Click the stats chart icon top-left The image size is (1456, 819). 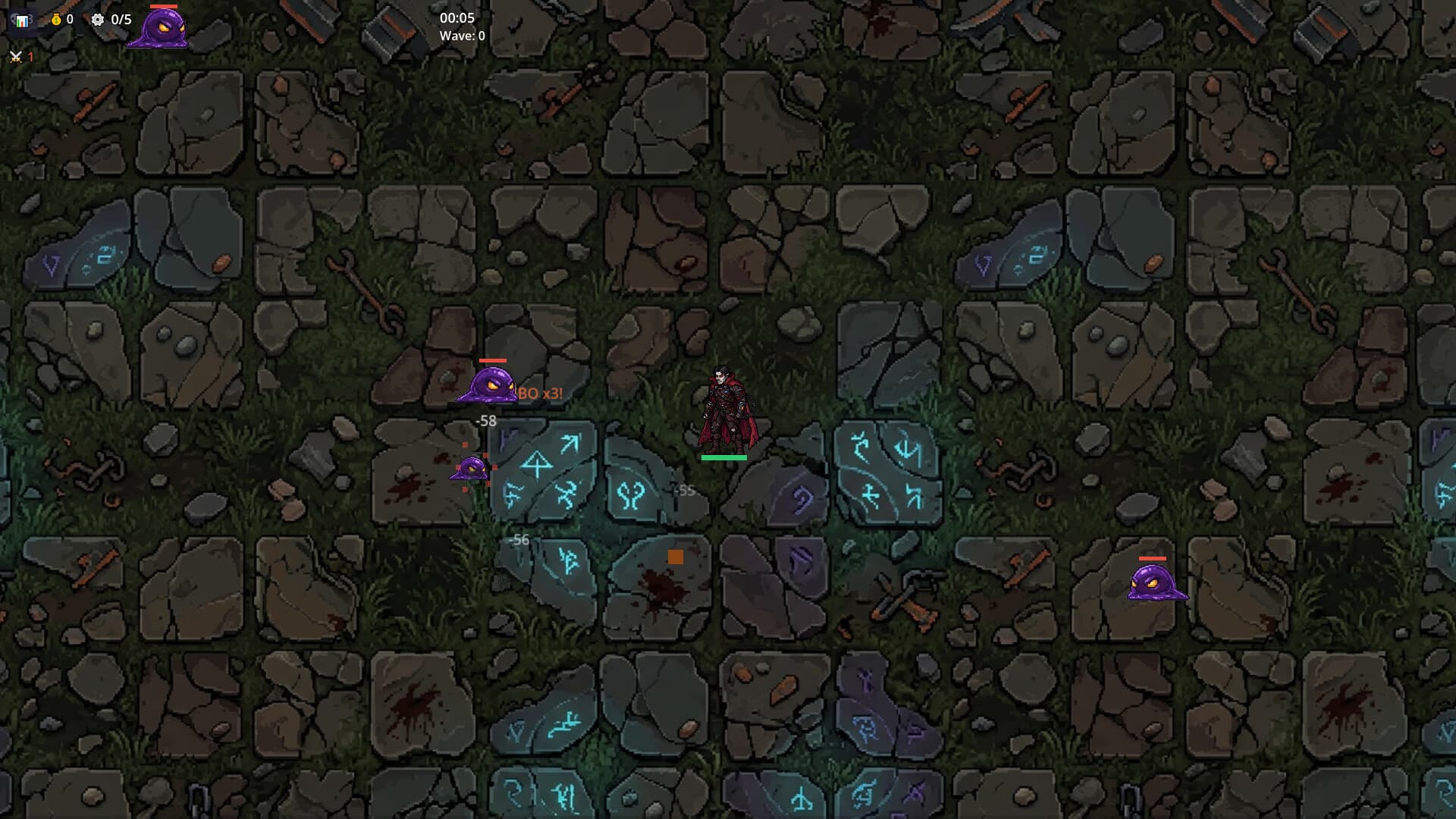click(23, 20)
